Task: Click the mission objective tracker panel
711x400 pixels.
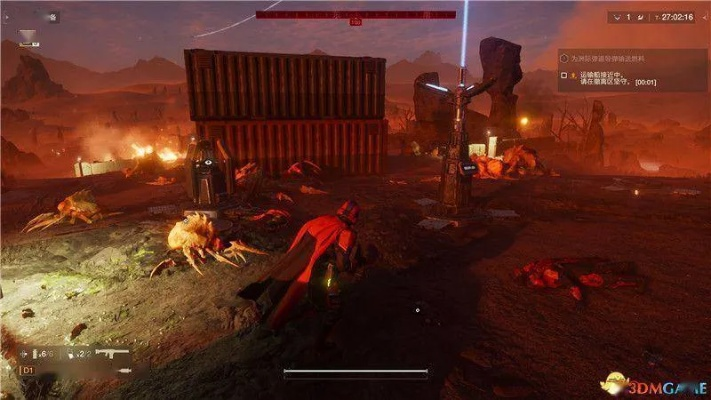Action: [x=631, y=70]
